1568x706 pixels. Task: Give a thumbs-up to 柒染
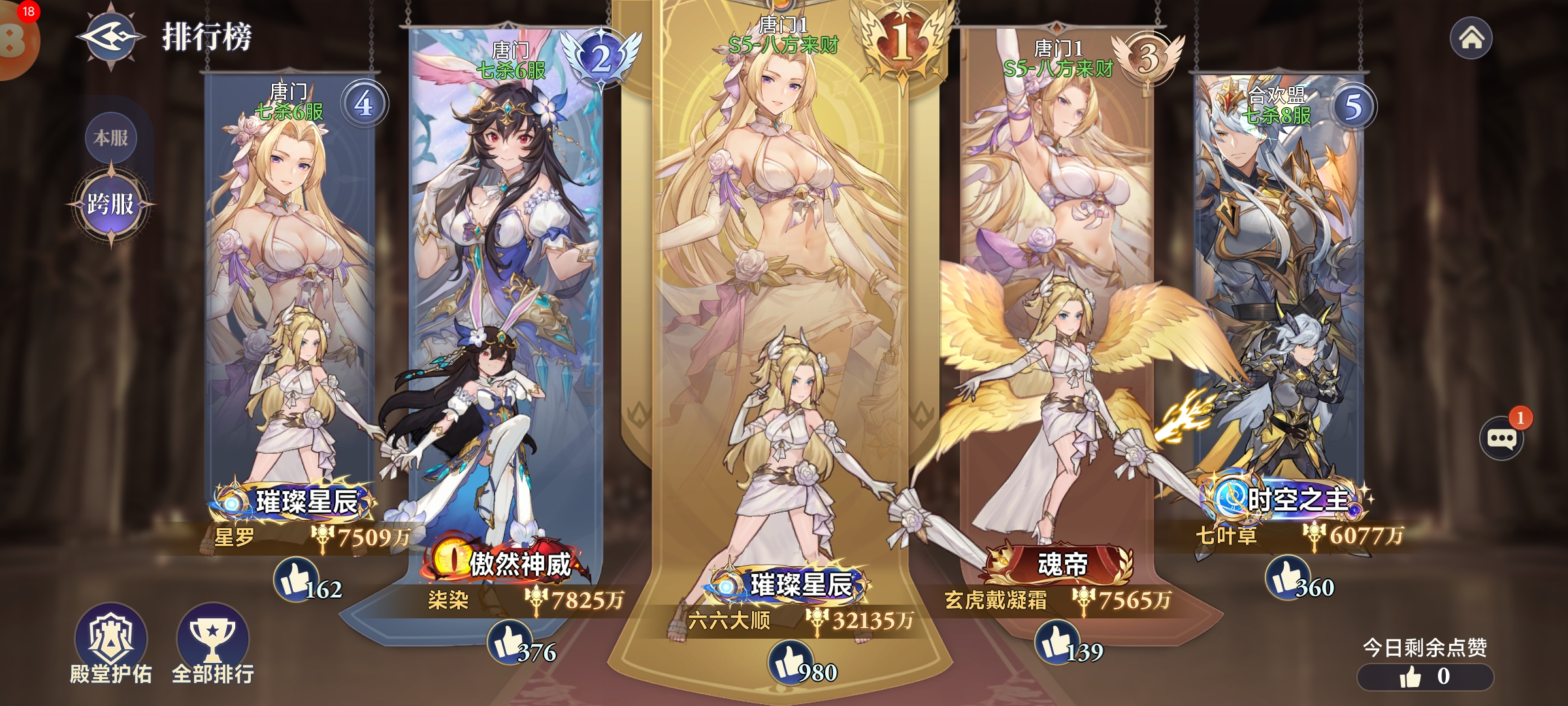(510, 641)
